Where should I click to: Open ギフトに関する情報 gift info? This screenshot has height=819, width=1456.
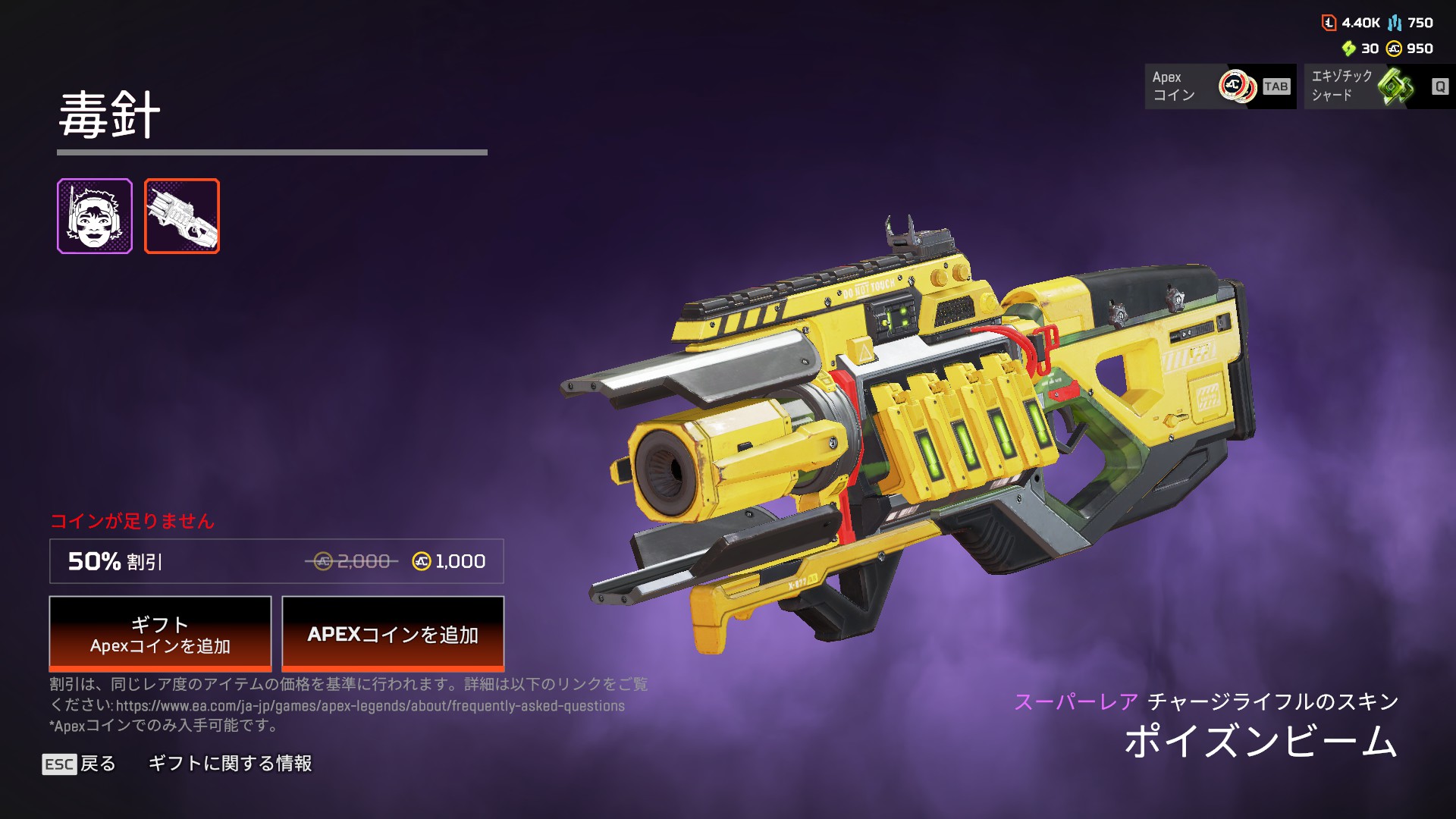pos(230,764)
